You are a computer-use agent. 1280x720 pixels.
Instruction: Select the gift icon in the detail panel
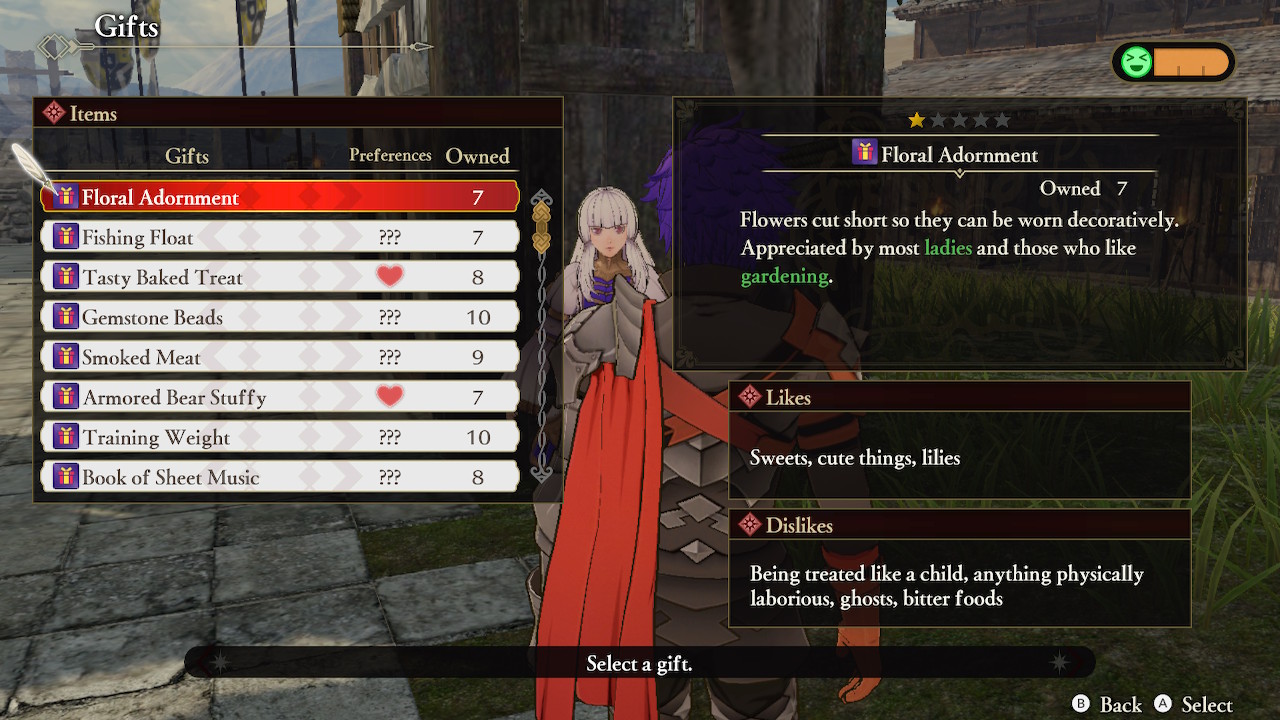[867, 154]
